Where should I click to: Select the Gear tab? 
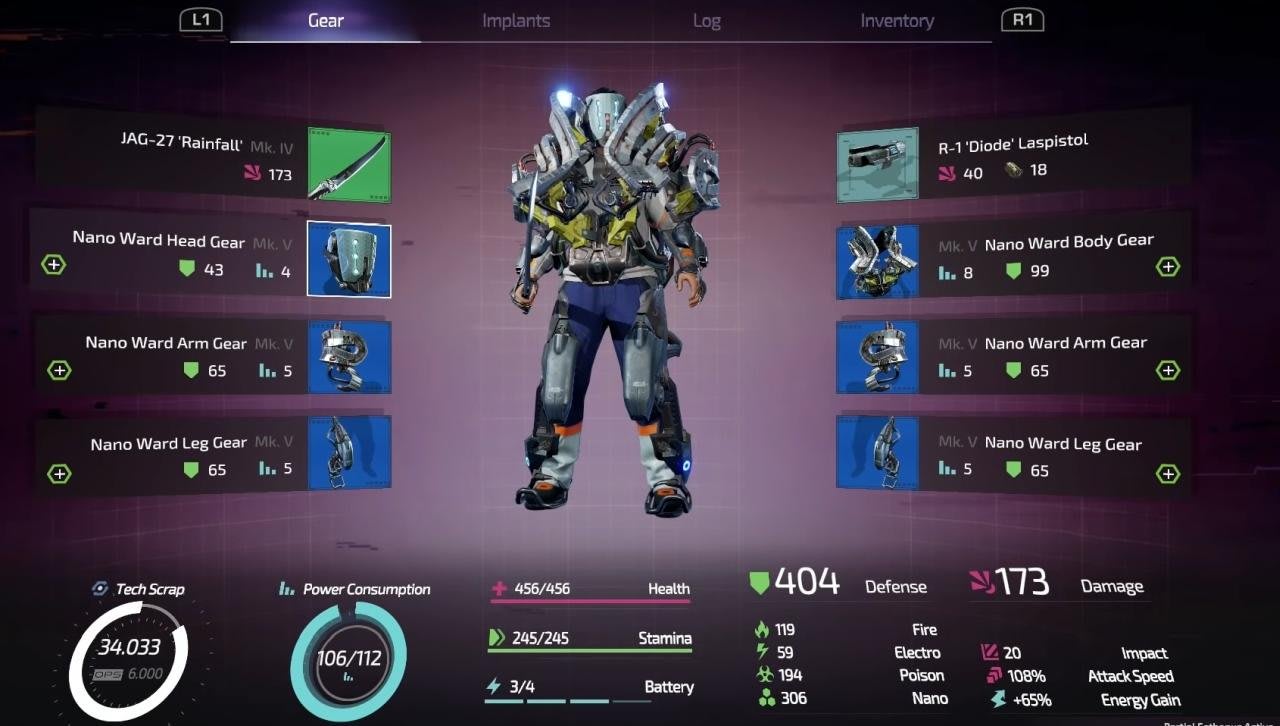pyautogui.click(x=325, y=21)
